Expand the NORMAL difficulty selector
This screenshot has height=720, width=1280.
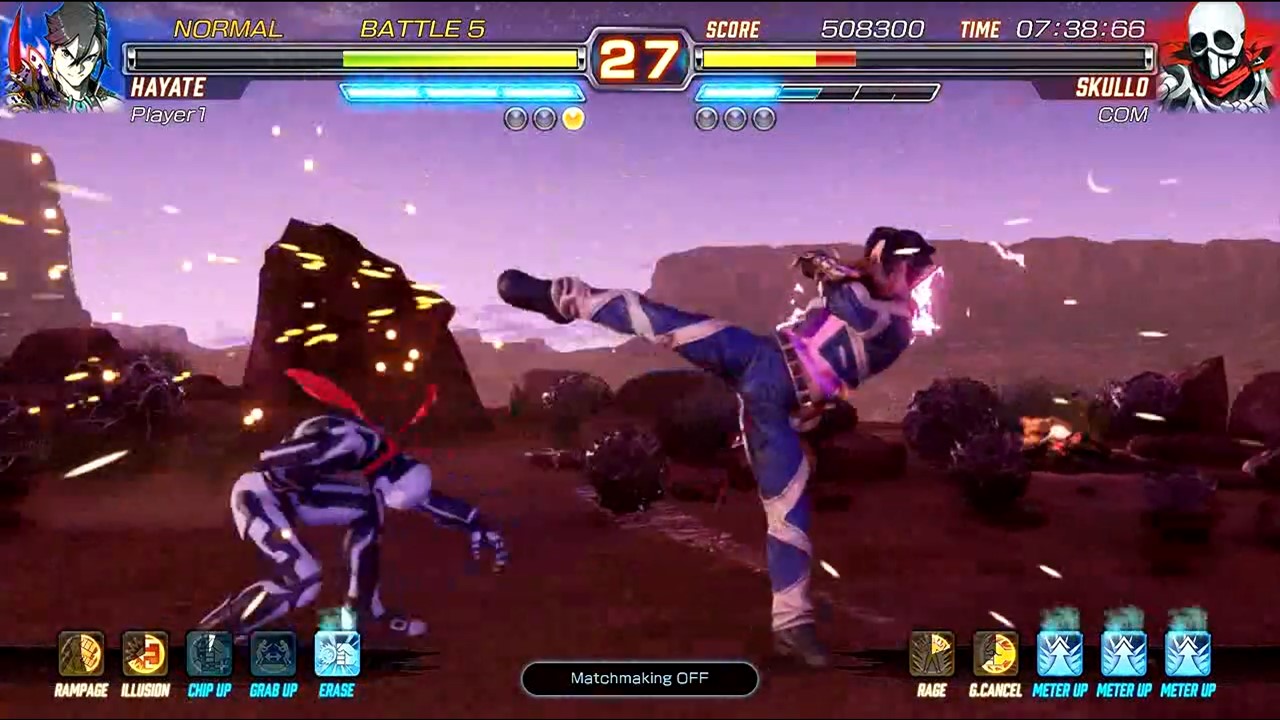point(228,29)
